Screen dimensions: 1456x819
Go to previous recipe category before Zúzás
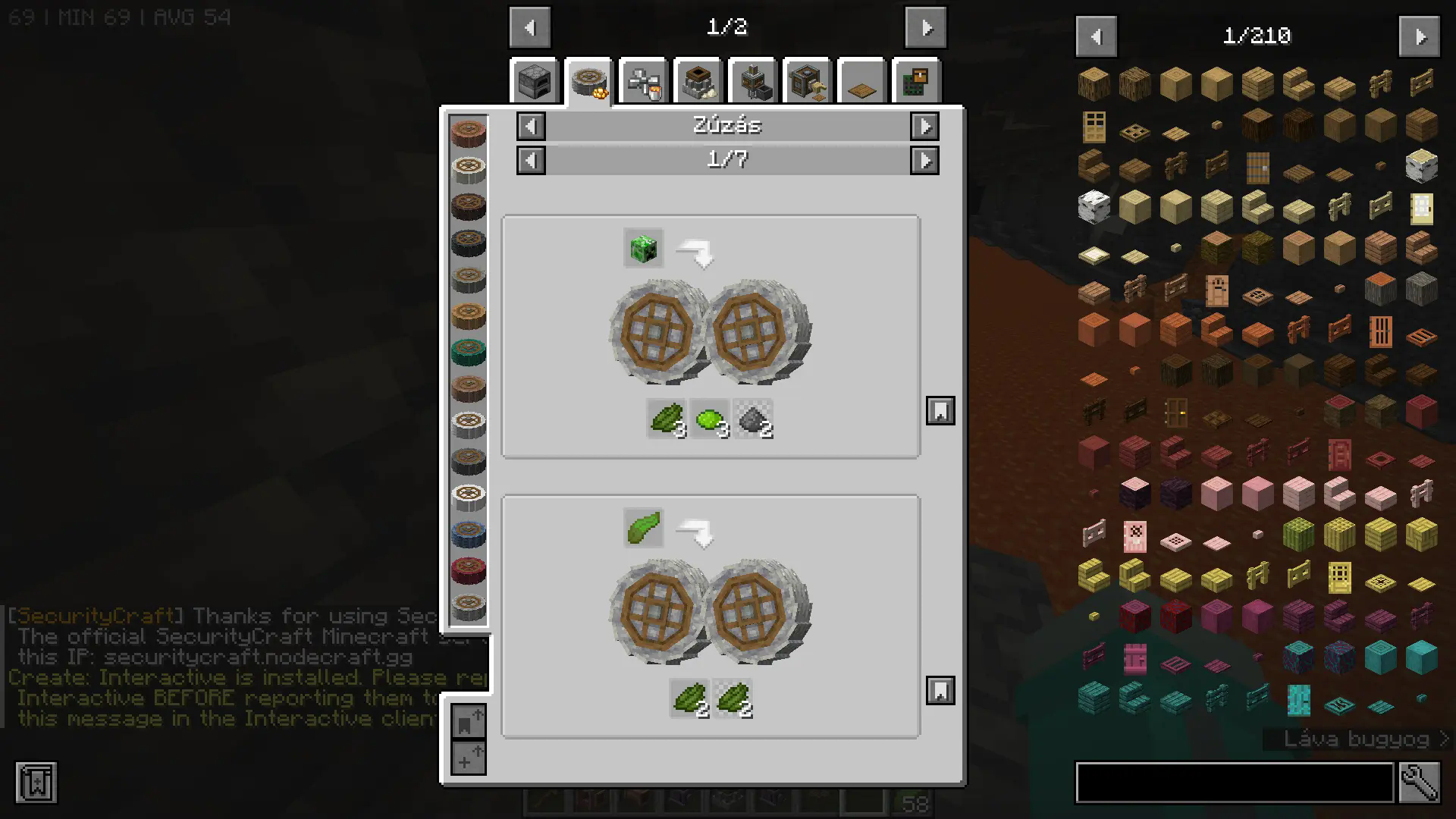pos(531,126)
